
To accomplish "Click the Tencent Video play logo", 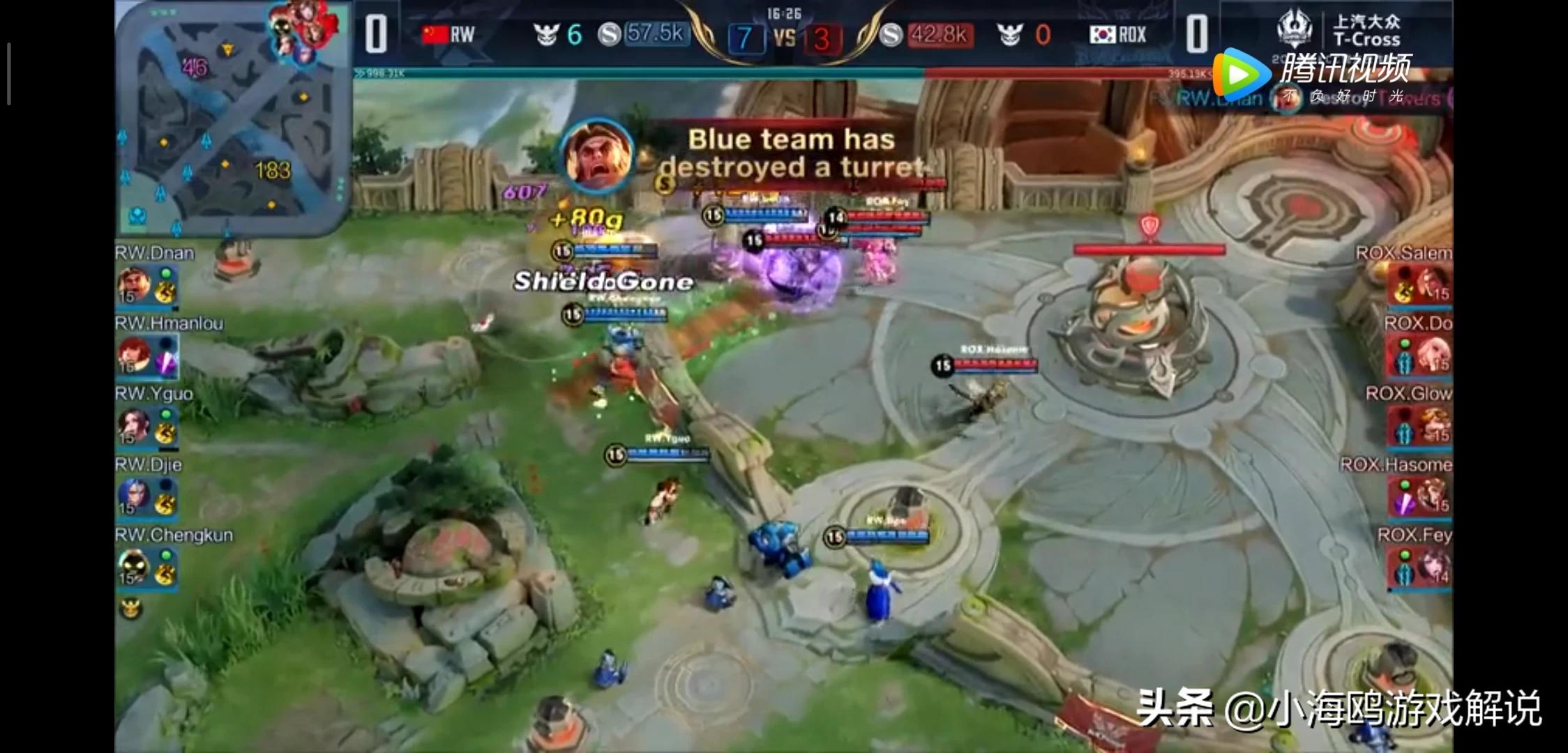I will (x=1242, y=73).
